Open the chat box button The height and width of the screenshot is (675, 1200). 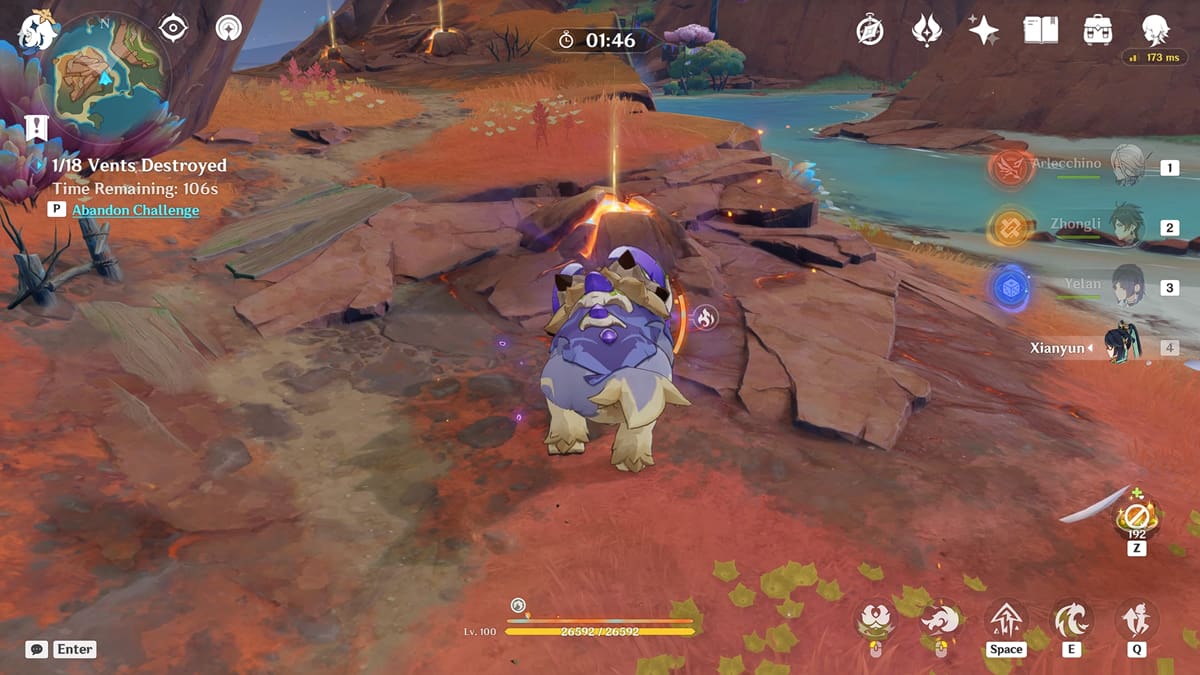coord(37,649)
